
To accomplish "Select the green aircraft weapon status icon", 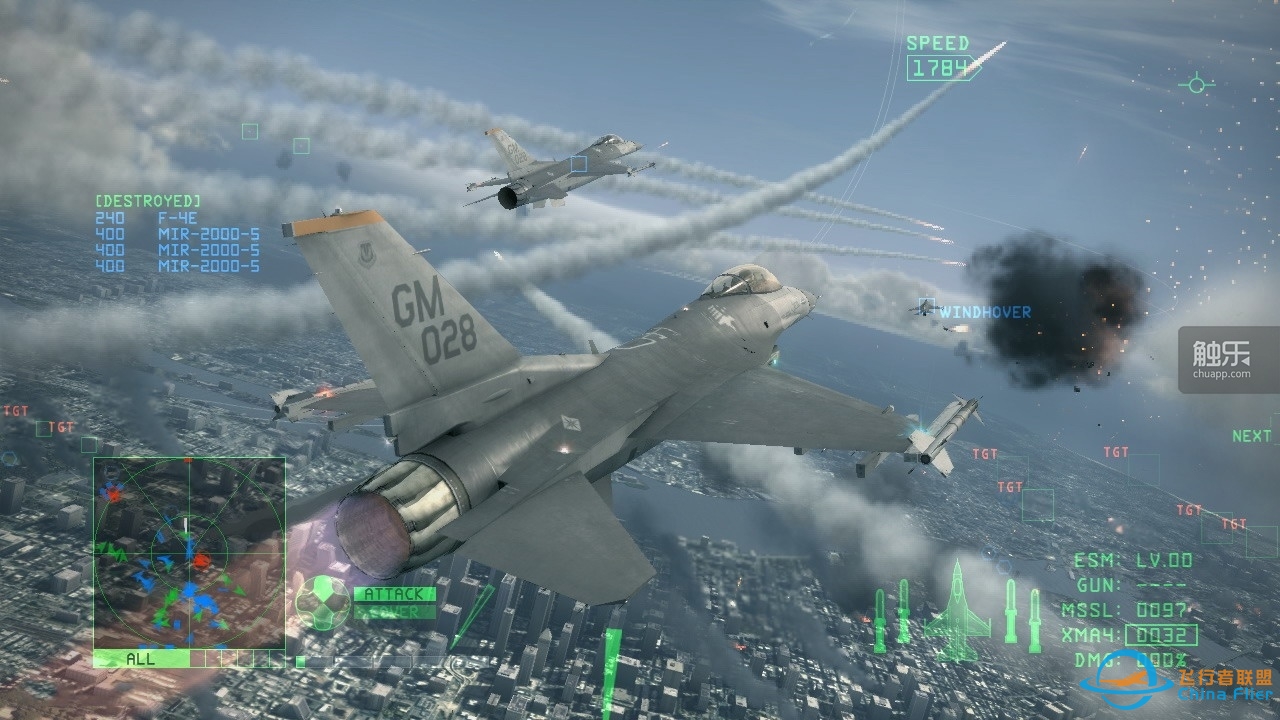I will [x=956, y=611].
